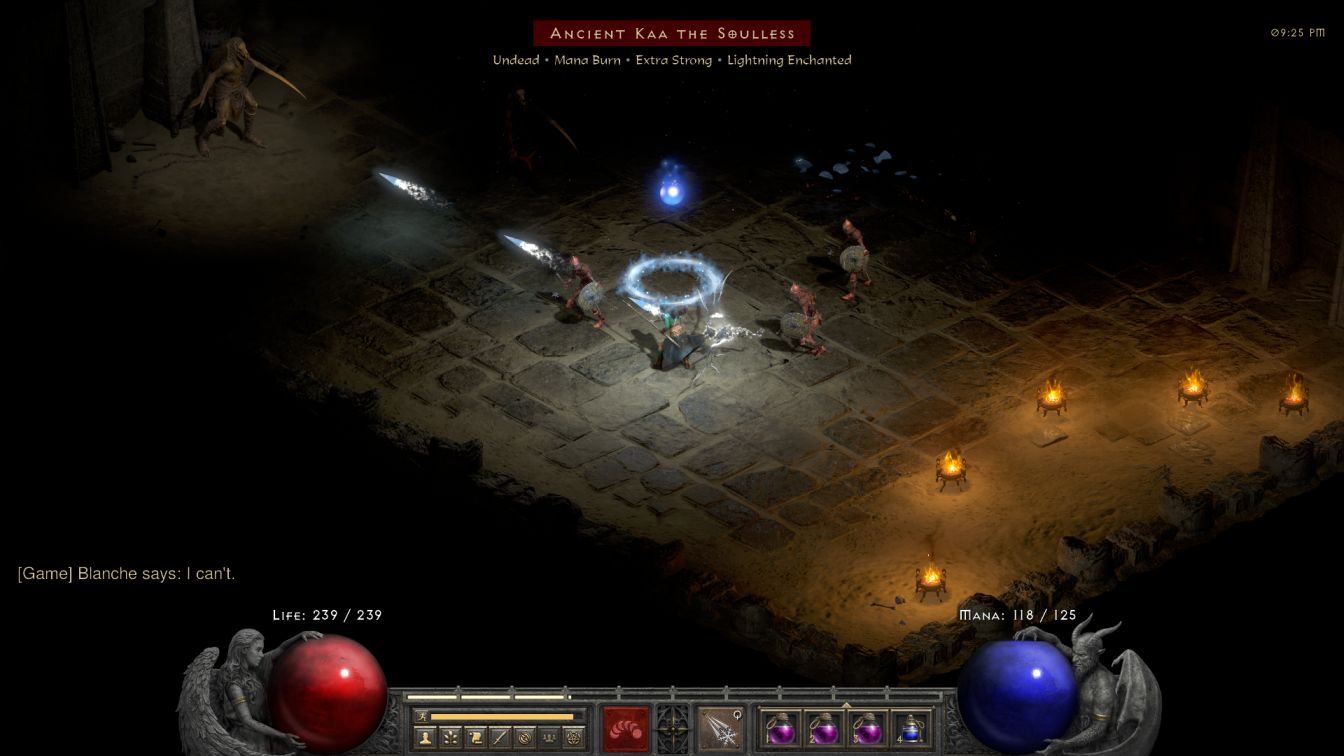Viewport: 1344px width, 756px height.
Task: Select the red left-hand skill icon
Action: [x=625, y=728]
